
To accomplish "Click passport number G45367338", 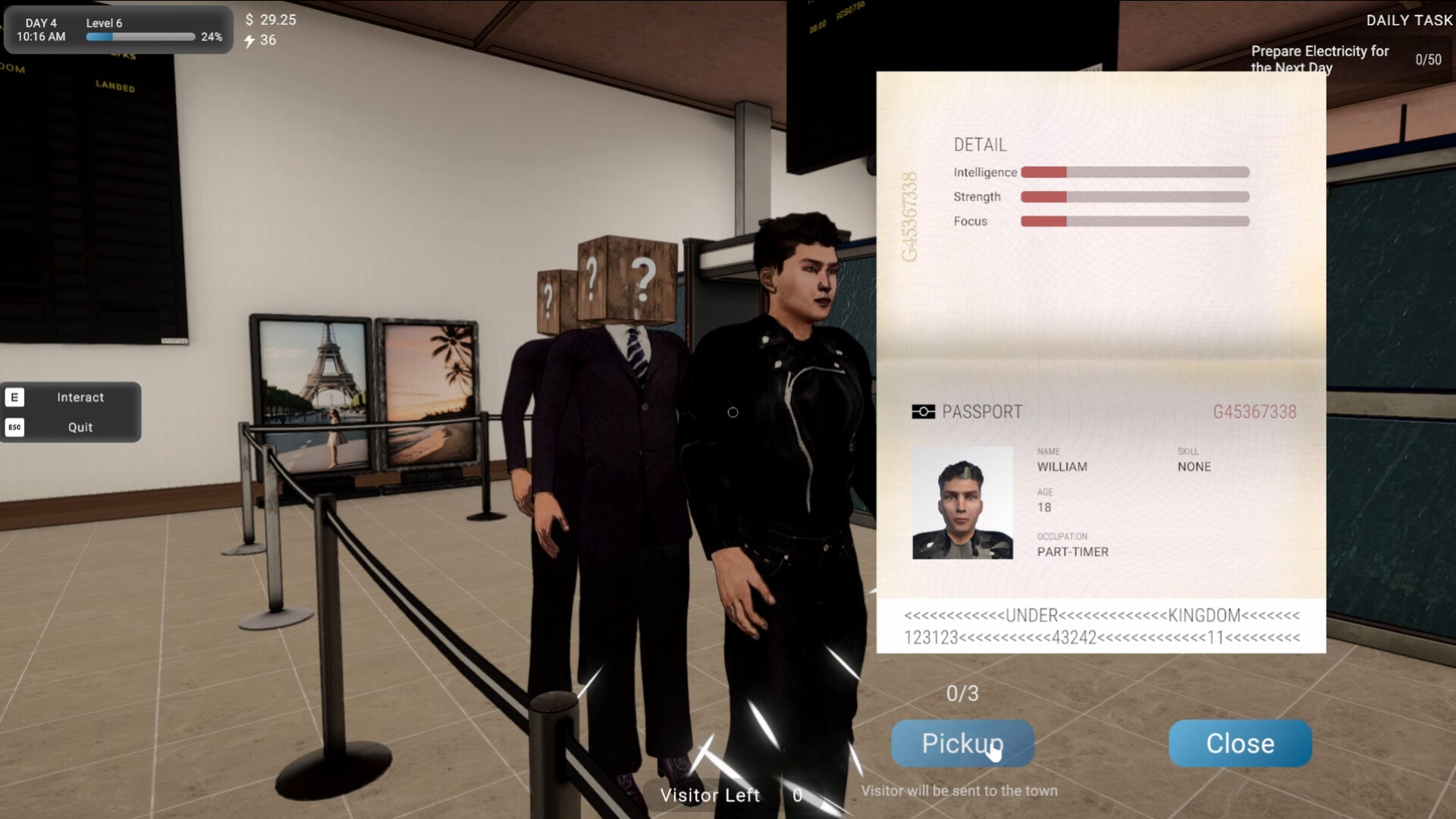I will (x=1254, y=411).
